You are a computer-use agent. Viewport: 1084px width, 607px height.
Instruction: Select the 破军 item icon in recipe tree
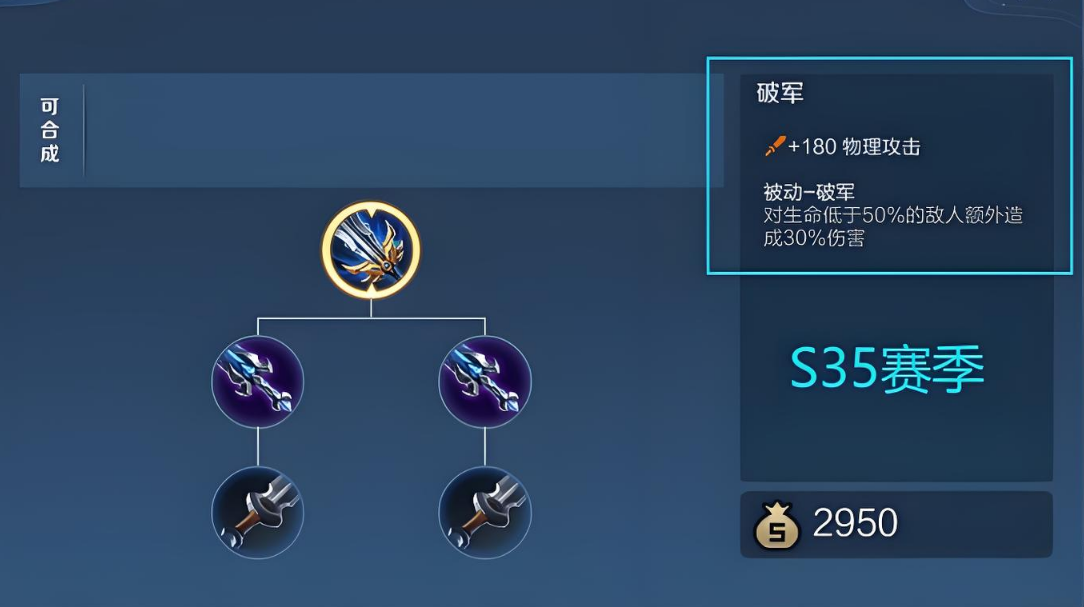(371, 250)
